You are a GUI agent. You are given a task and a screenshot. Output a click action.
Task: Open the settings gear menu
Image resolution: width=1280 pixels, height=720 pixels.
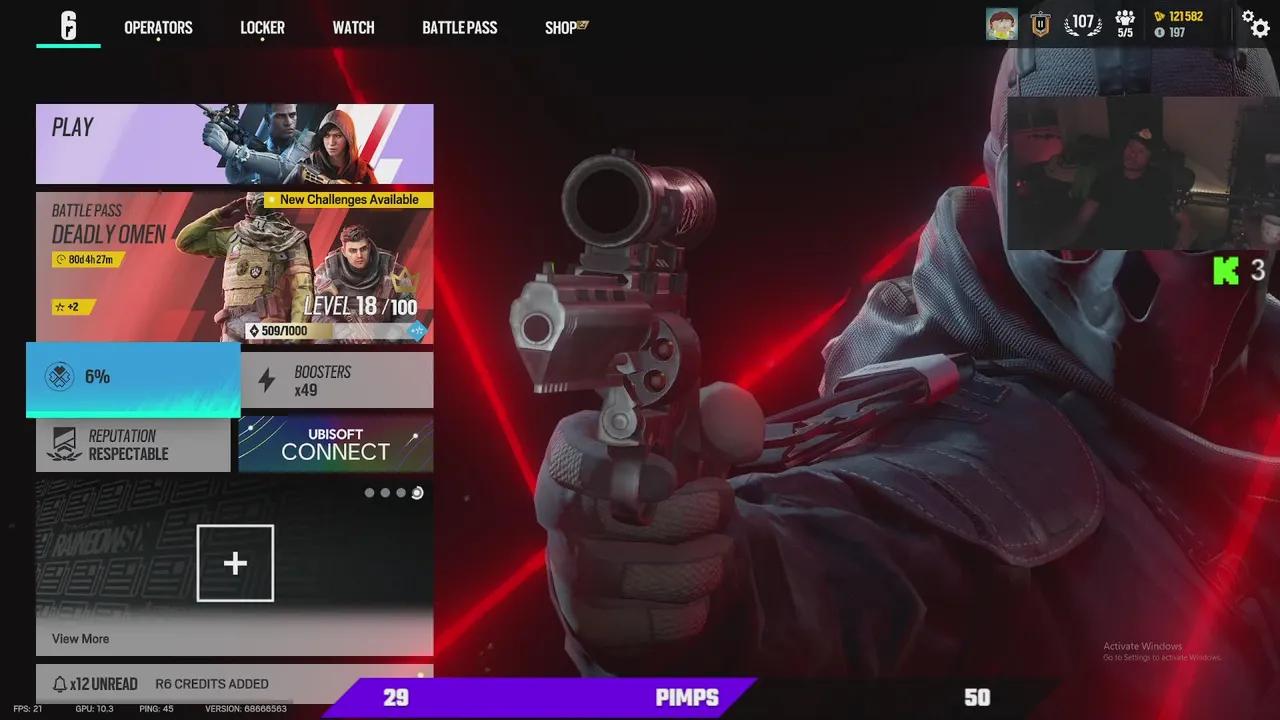click(x=1257, y=26)
